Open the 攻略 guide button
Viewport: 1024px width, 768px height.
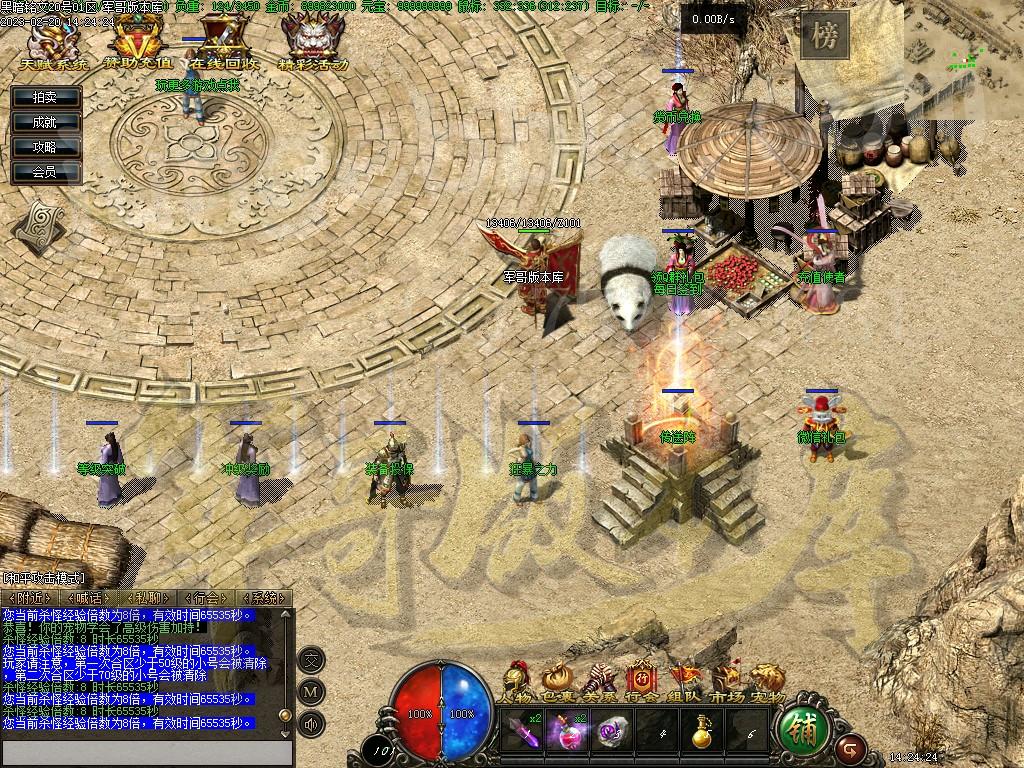(x=45, y=147)
